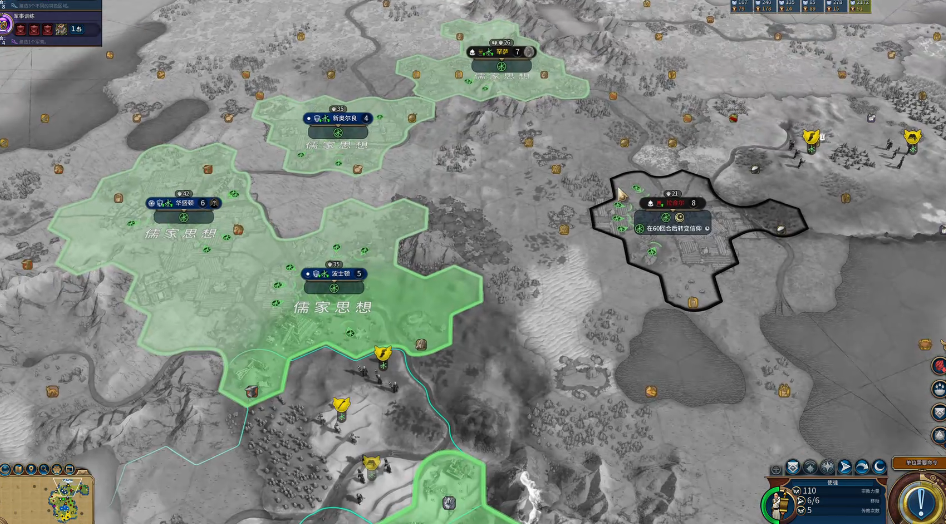The image size is (946, 524).
Task: Select the 新奥尔良 city banner
Action: (337, 118)
